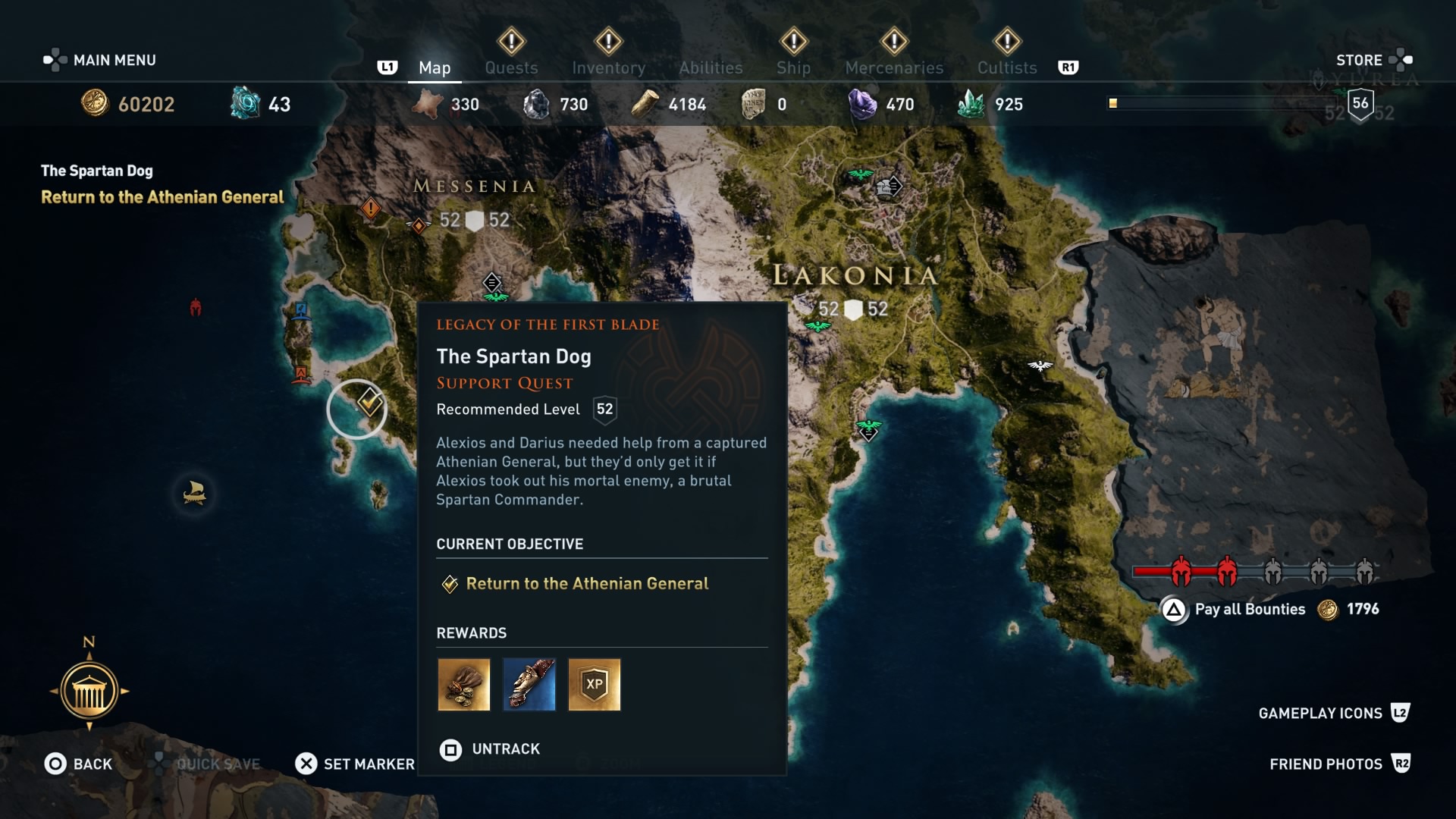Open the Inventory tab

pos(609,67)
